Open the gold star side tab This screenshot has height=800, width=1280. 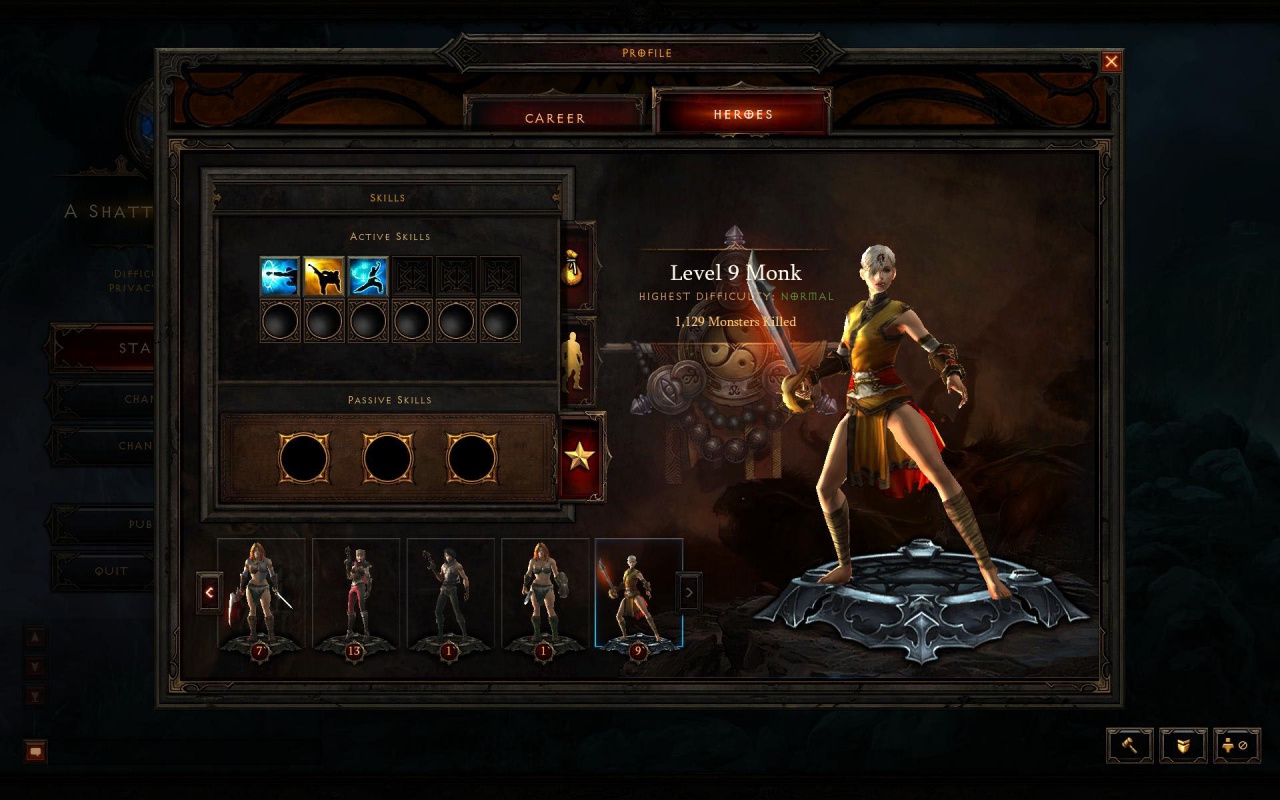579,456
